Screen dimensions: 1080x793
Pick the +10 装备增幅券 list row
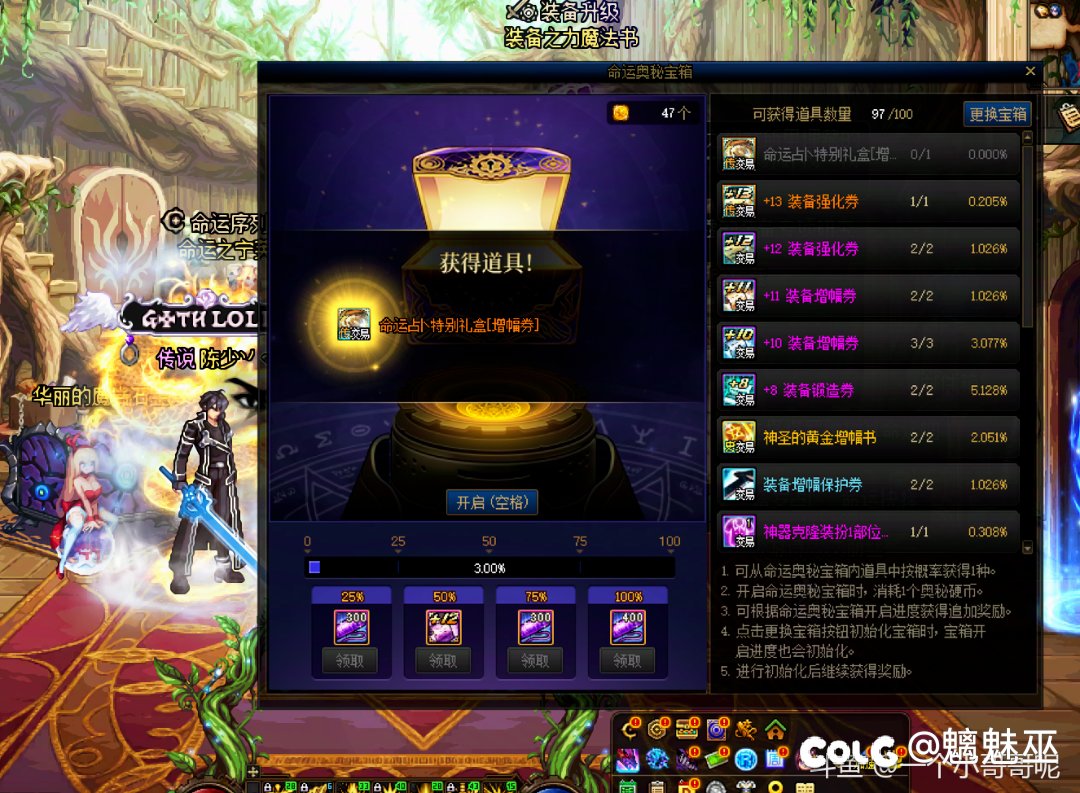point(869,343)
